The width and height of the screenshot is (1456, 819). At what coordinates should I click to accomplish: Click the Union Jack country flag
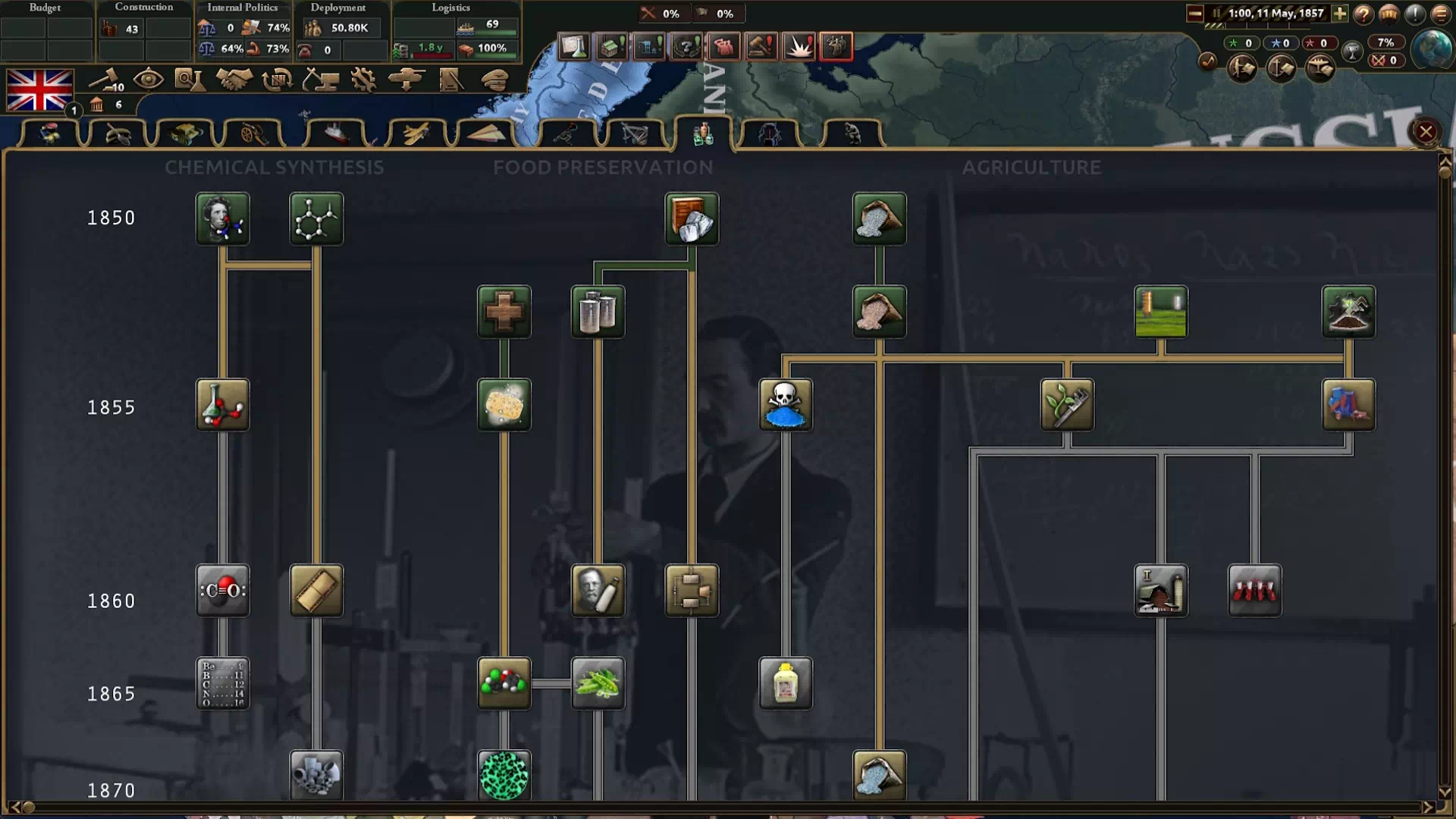[39, 90]
